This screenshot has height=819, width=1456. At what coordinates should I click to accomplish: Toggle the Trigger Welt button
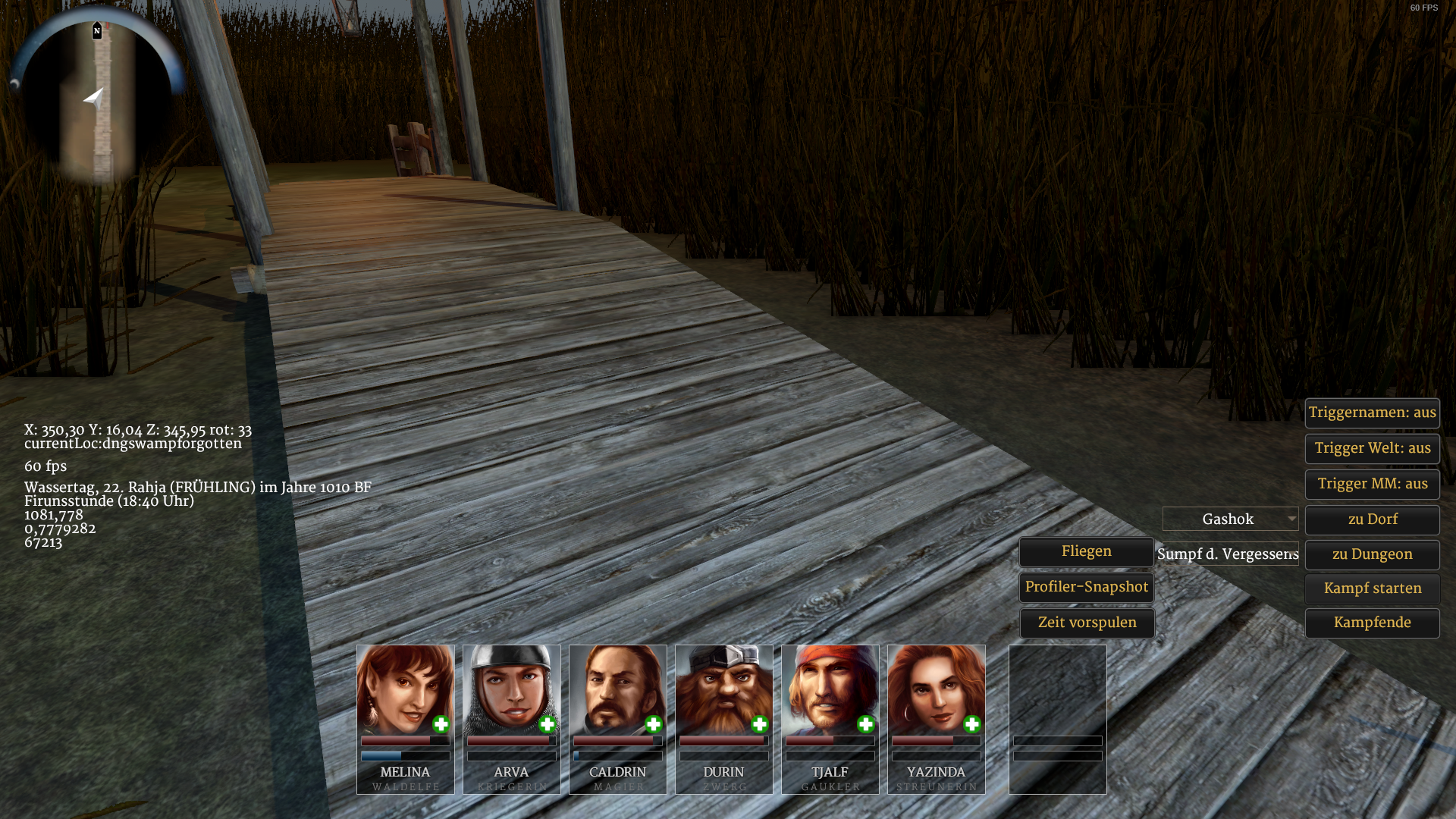pos(1372,448)
